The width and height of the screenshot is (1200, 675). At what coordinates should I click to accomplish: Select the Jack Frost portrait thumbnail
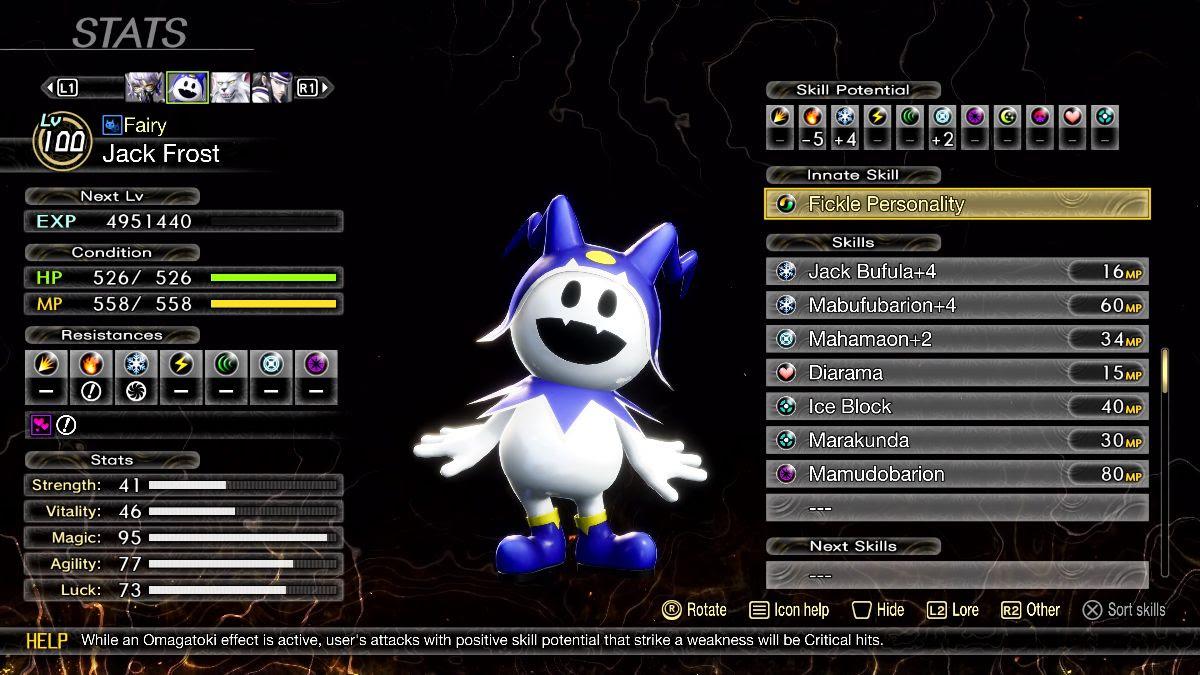(187, 87)
